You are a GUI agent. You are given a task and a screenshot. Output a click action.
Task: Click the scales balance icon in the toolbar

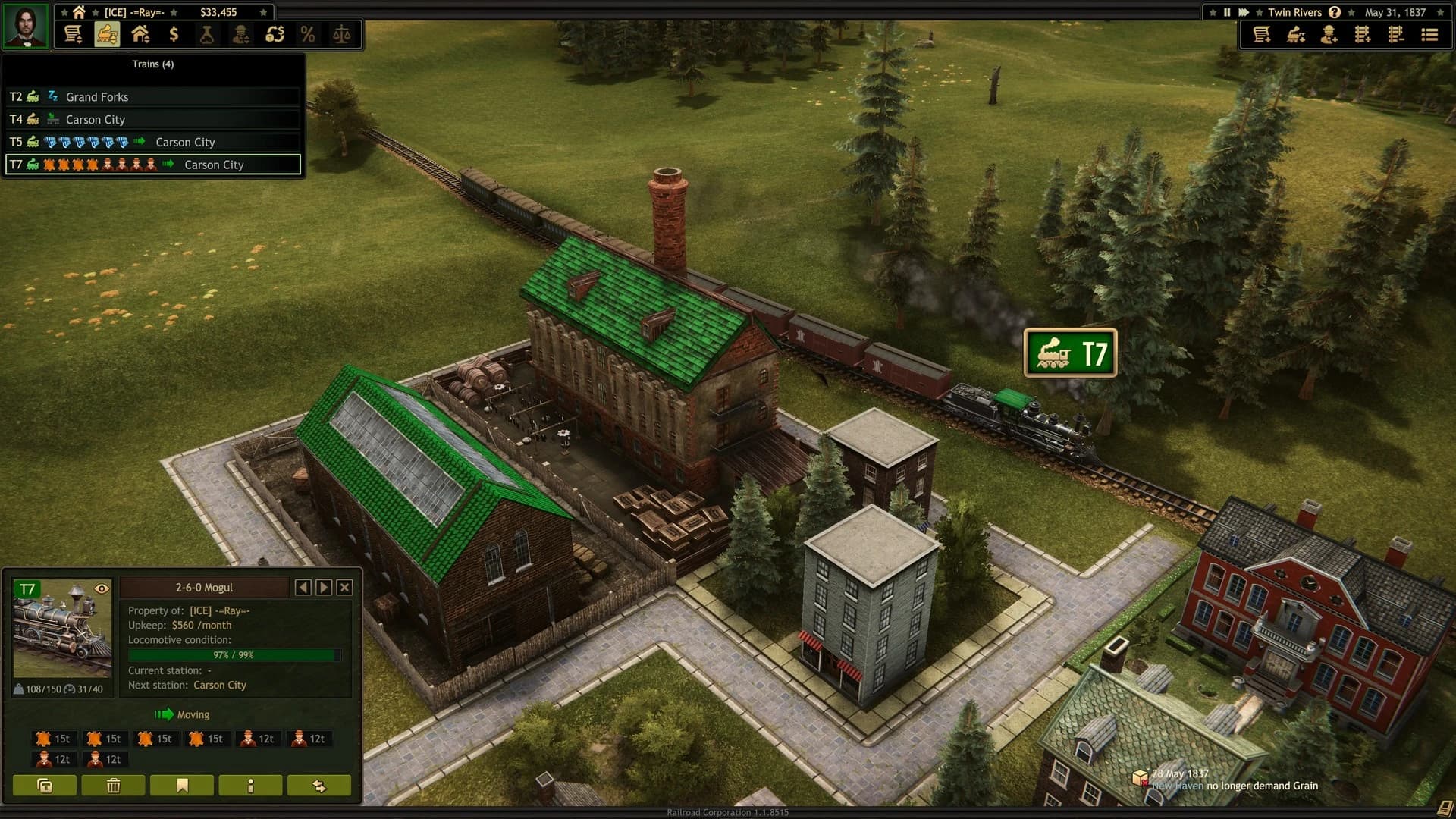(341, 34)
